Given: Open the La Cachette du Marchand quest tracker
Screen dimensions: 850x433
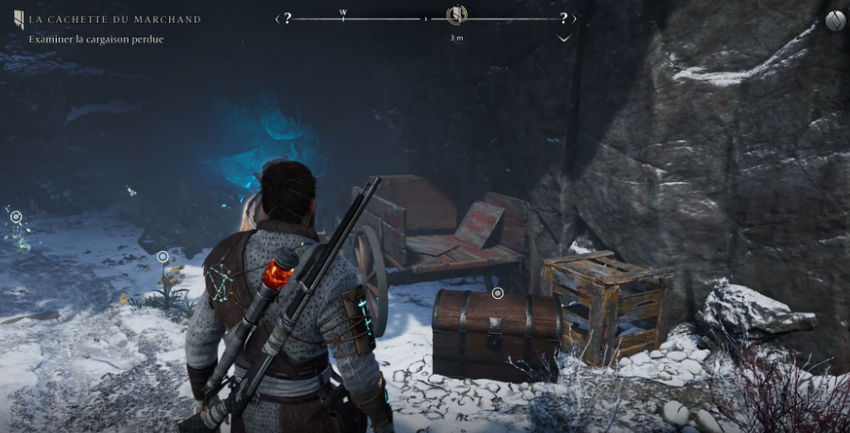Looking at the screenshot, I should click(x=114, y=19).
